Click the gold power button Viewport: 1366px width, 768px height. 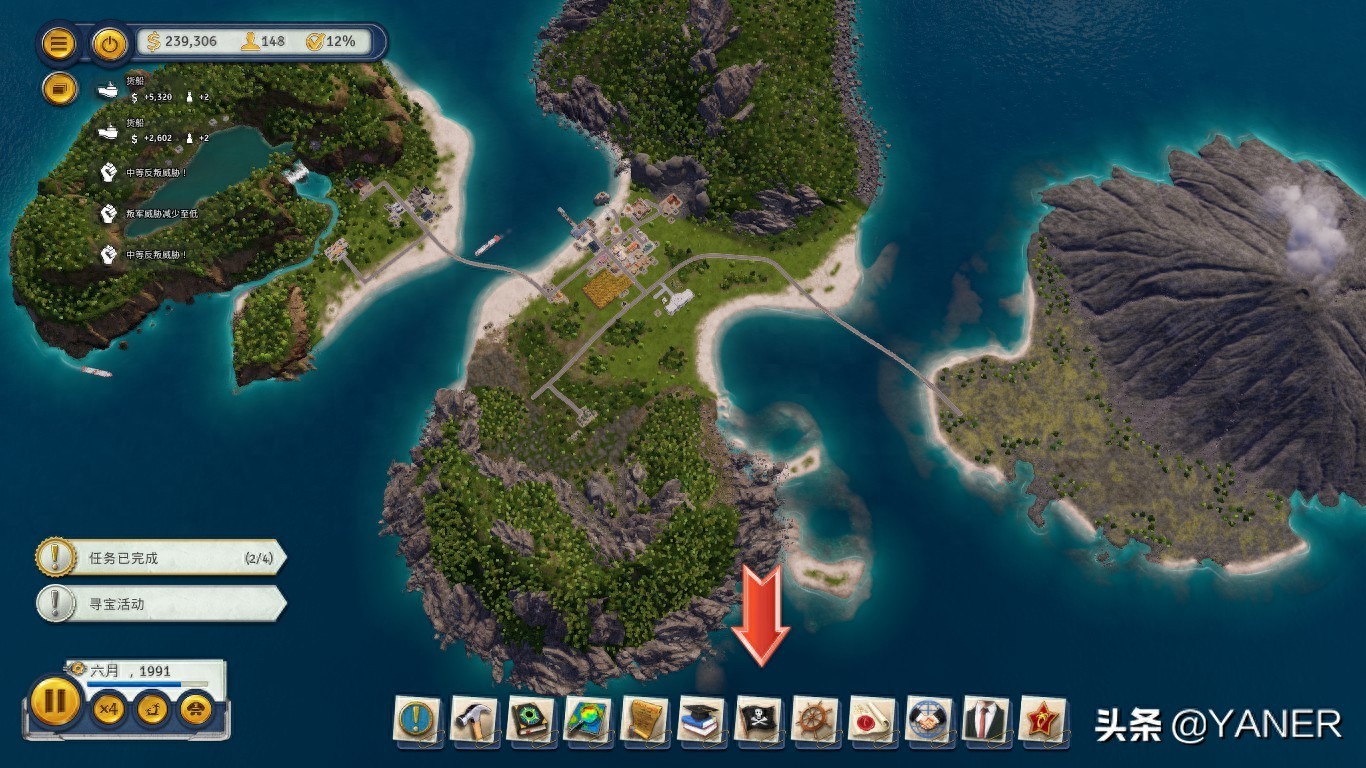[109, 43]
